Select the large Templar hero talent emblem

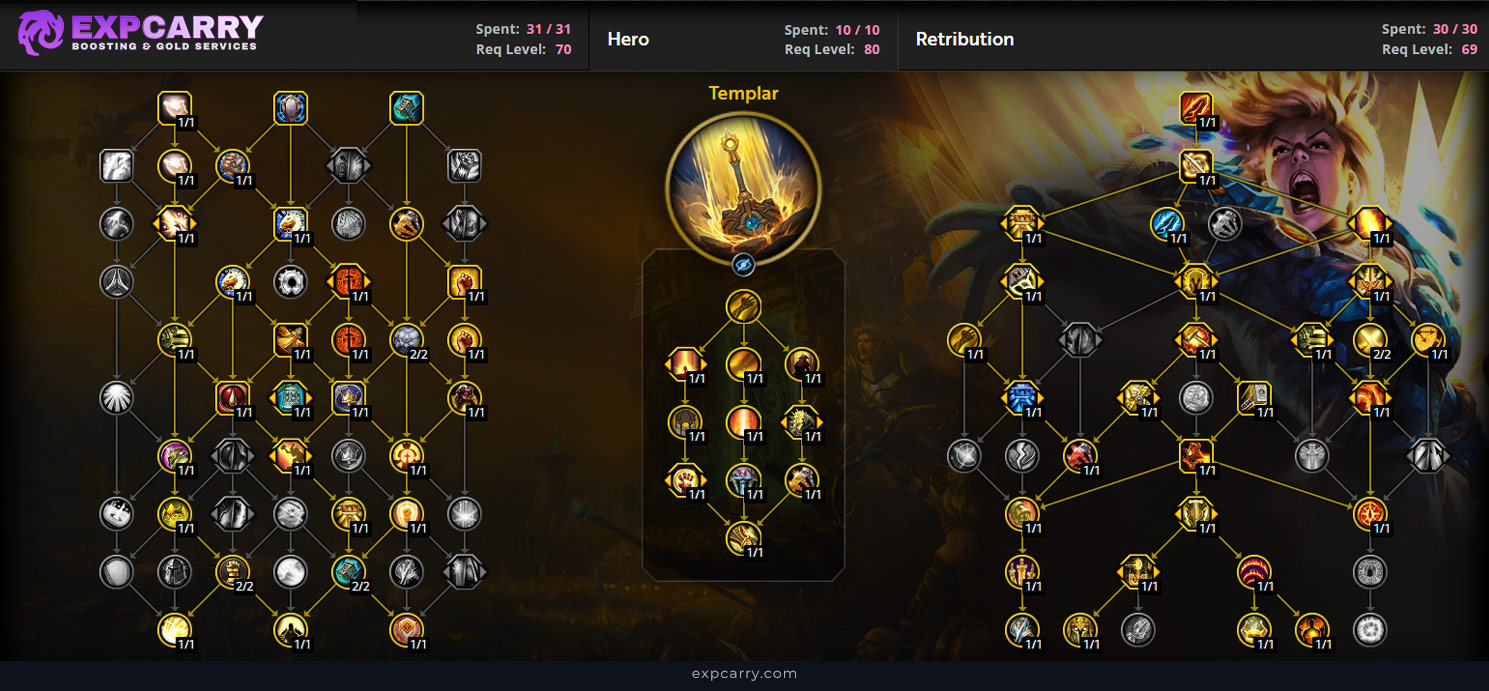click(743, 186)
